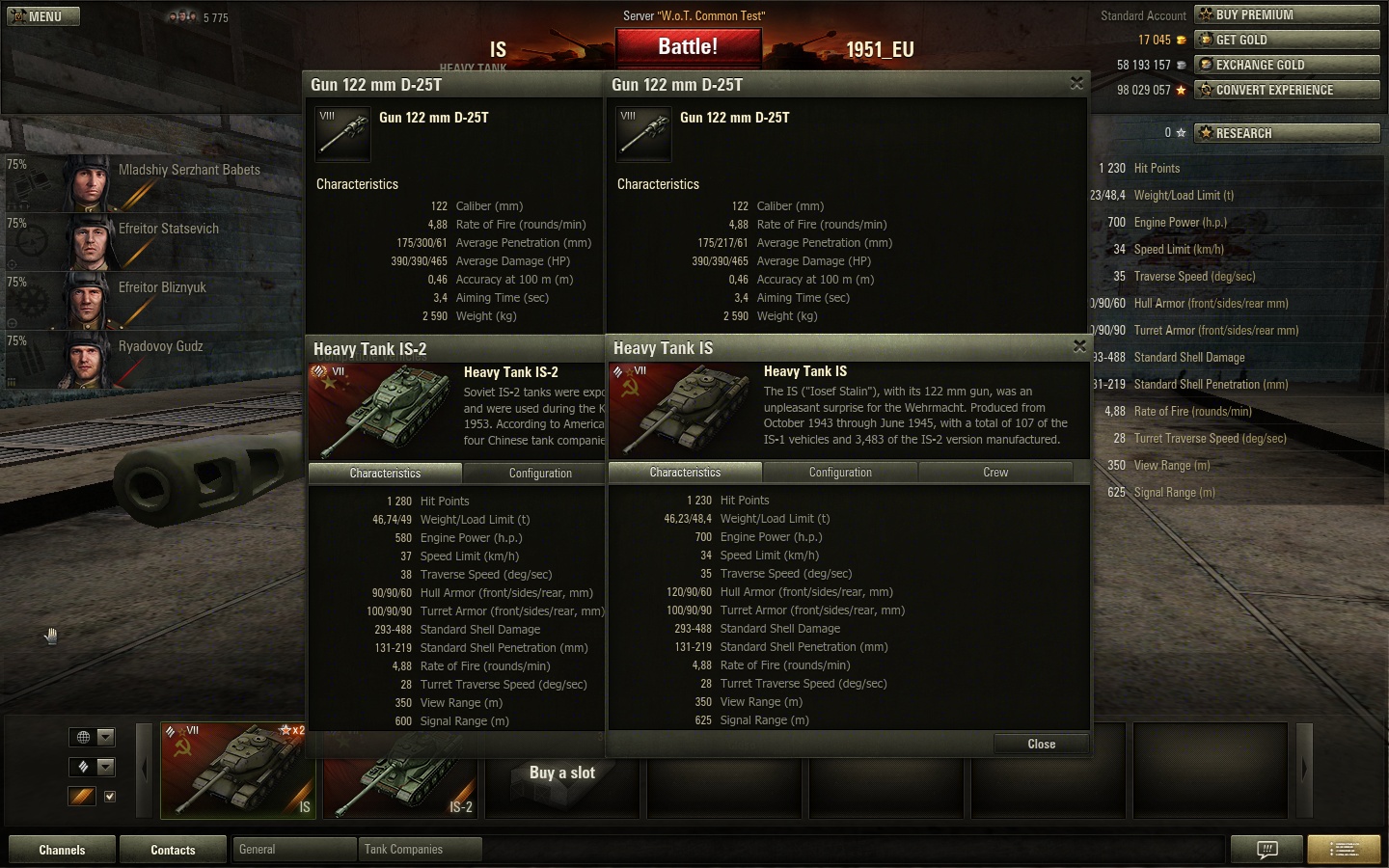This screenshot has width=1389, height=868.
Task: Toggle the checkbox beside the carousel filter
Action: point(110,797)
